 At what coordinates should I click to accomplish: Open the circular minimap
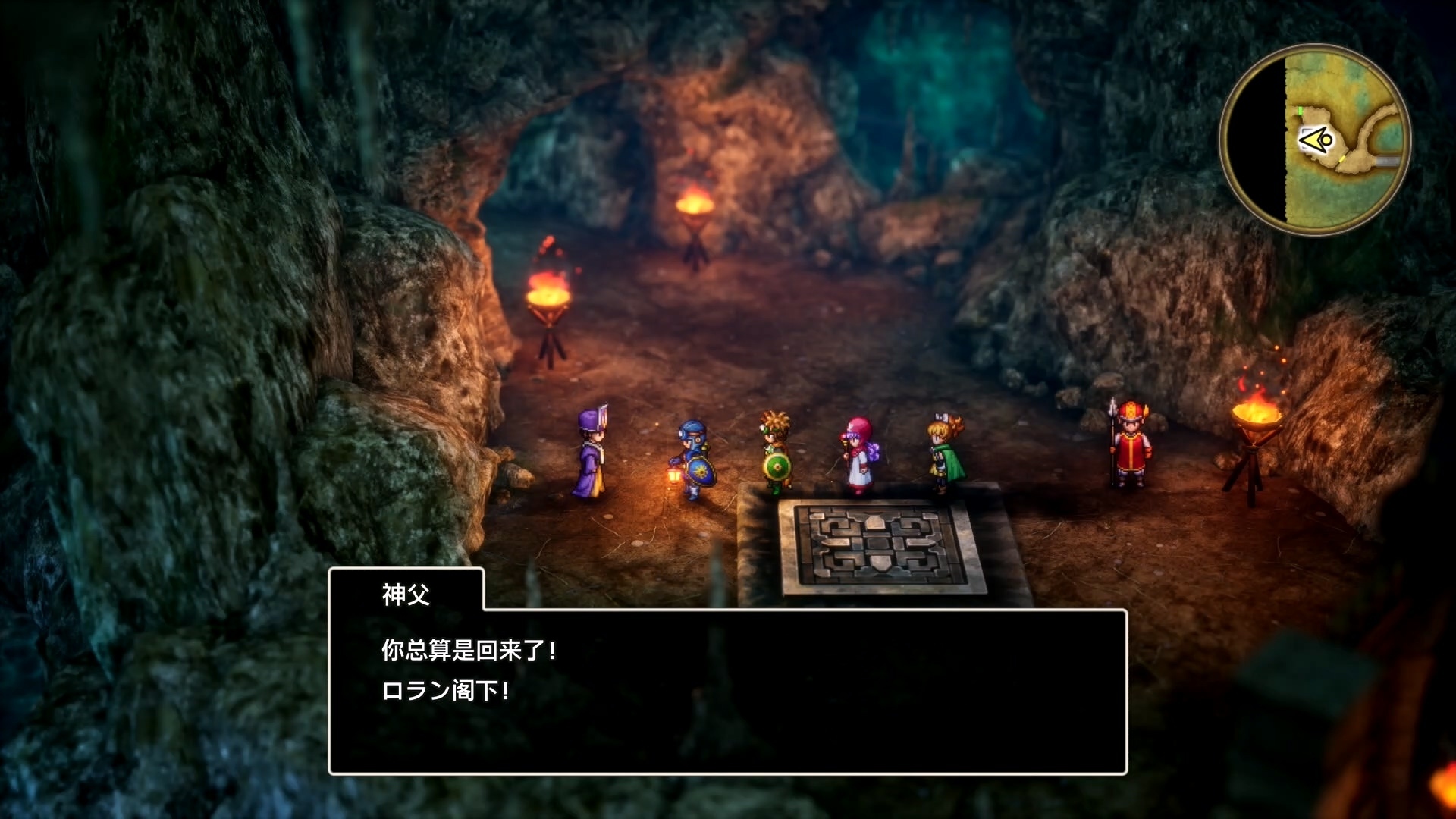point(1315,140)
